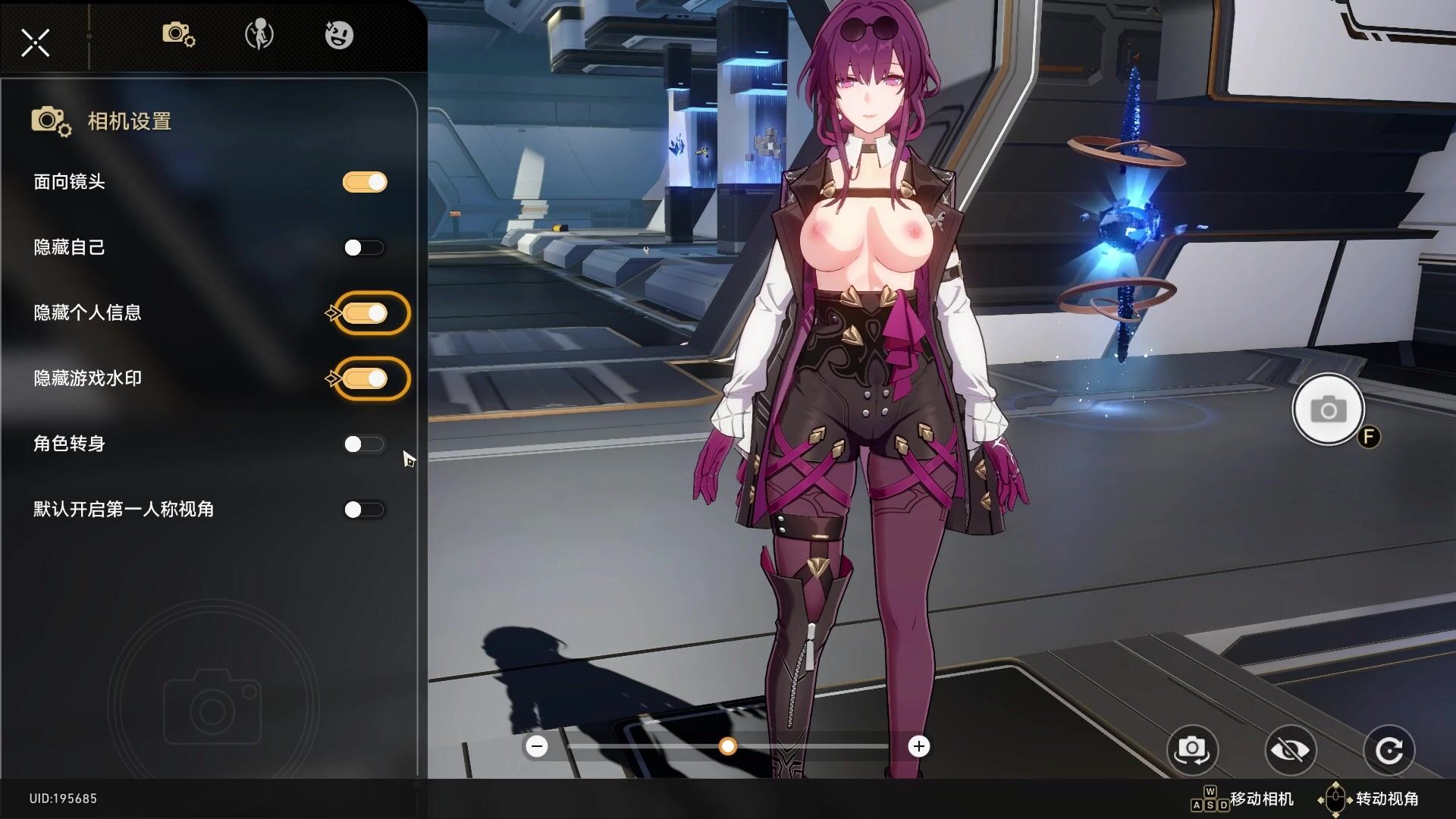Click the minus zoom-out button
The width and height of the screenshot is (1456, 819).
click(x=537, y=747)
